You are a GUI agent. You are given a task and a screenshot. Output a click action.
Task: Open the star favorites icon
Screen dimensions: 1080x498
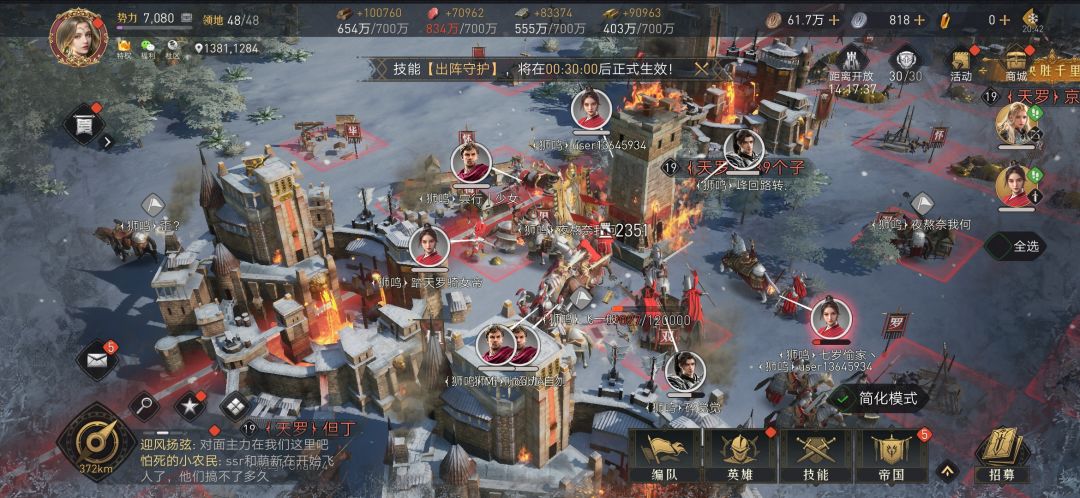pos(189,405)
